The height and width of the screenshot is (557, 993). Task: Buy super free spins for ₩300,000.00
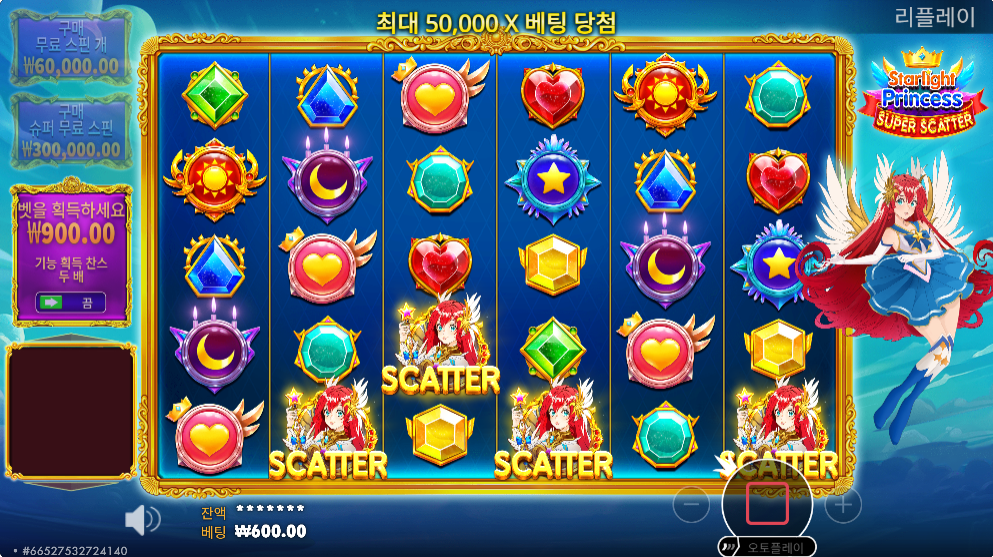(69, 131)
